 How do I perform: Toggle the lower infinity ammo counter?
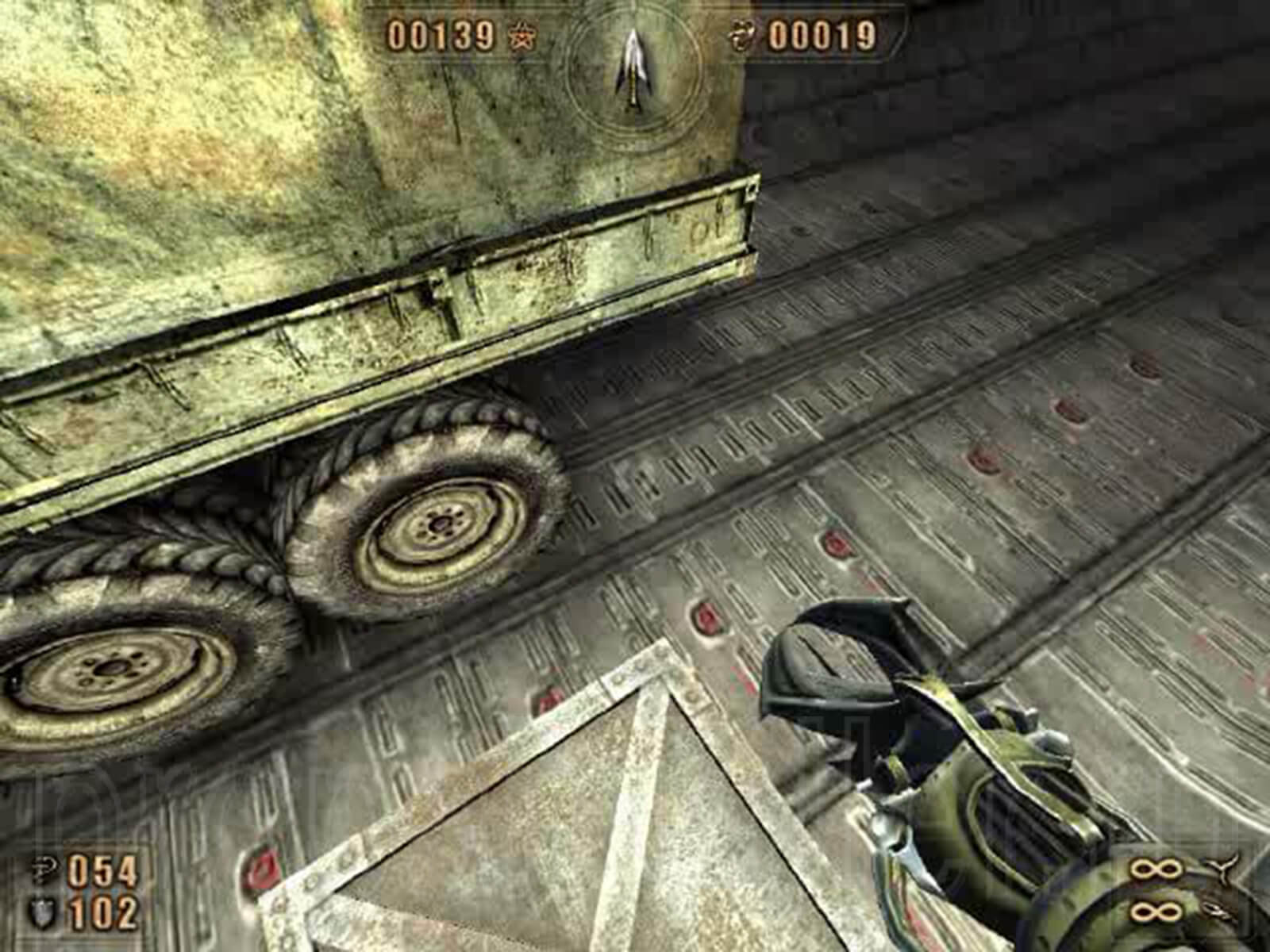[x=1155, y=911]
